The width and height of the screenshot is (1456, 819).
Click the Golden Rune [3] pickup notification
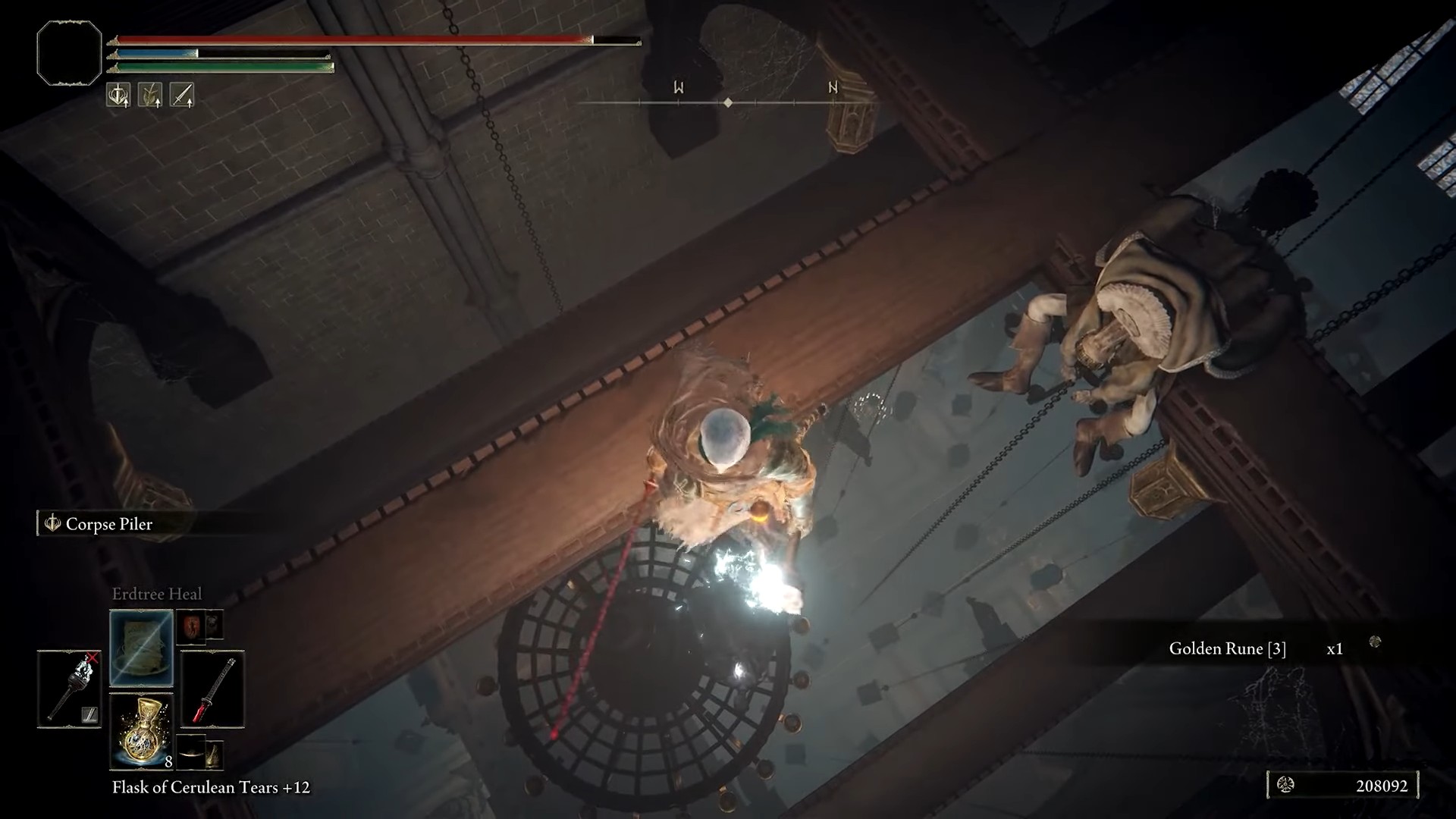1227,648
